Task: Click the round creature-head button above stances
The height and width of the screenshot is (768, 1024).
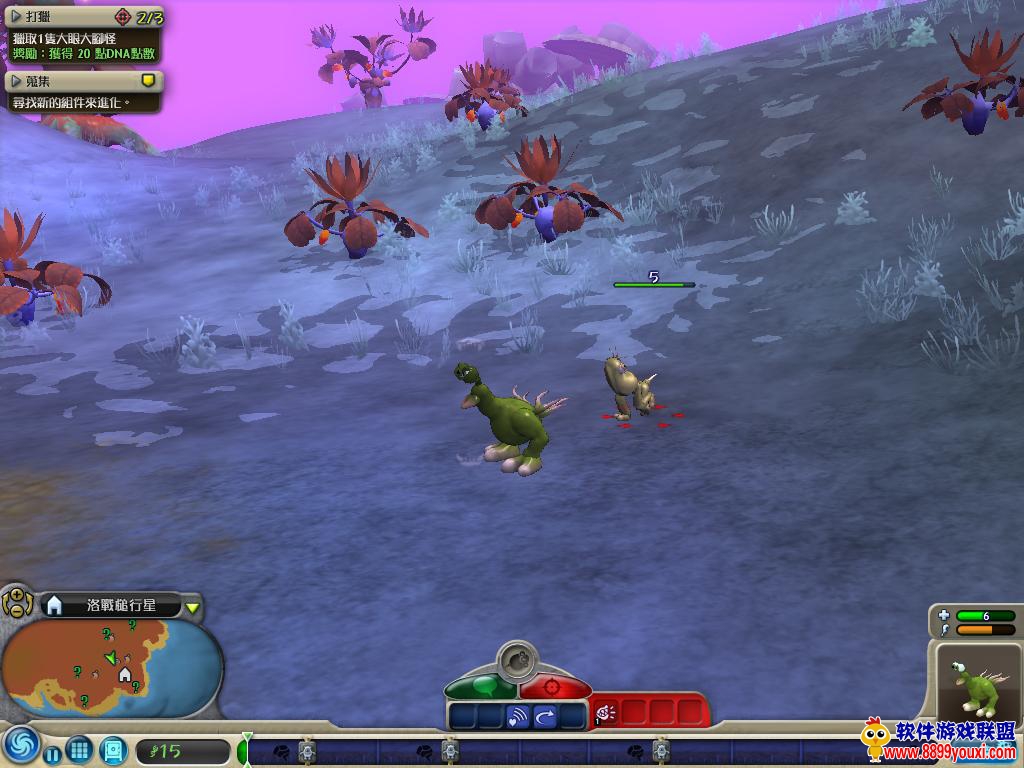Action: (517, 661)
